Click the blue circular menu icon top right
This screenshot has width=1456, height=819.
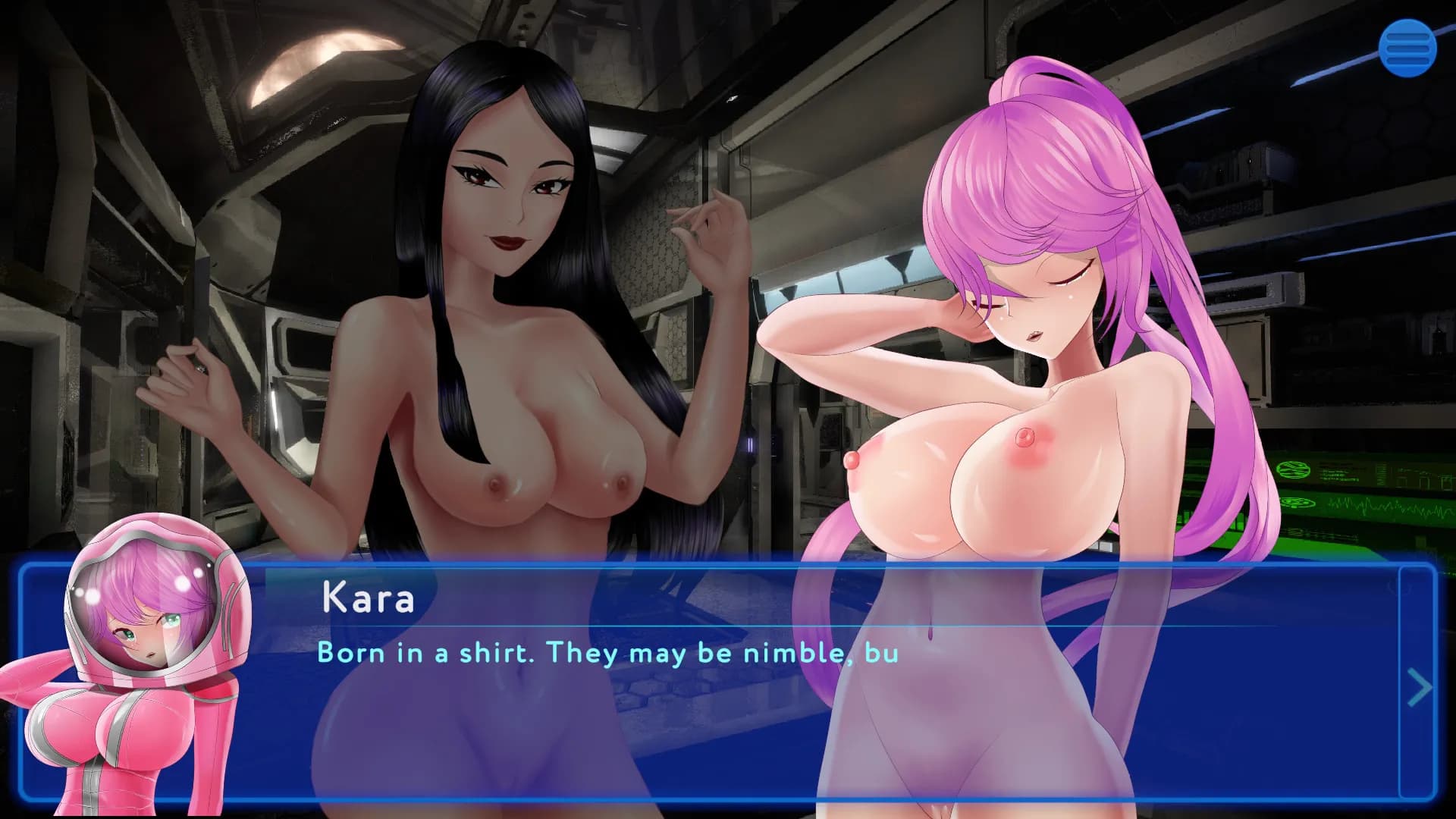click(x=1408, y=47)
